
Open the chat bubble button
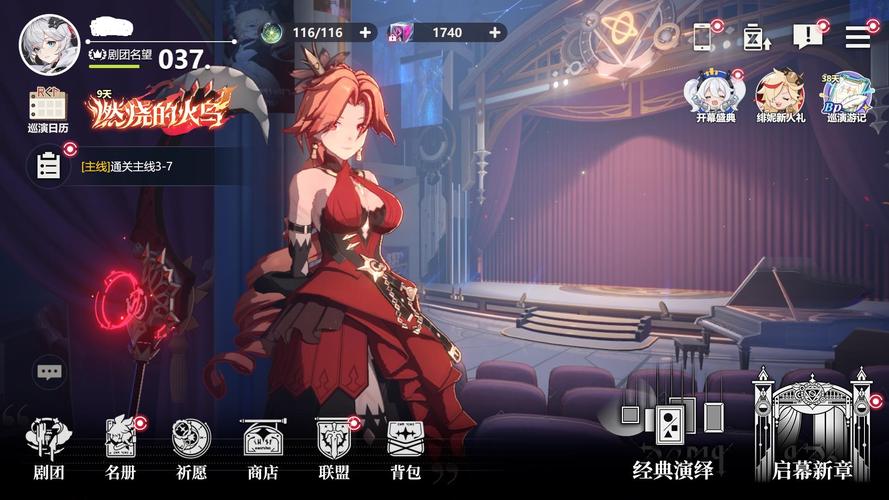click(50, 372)
